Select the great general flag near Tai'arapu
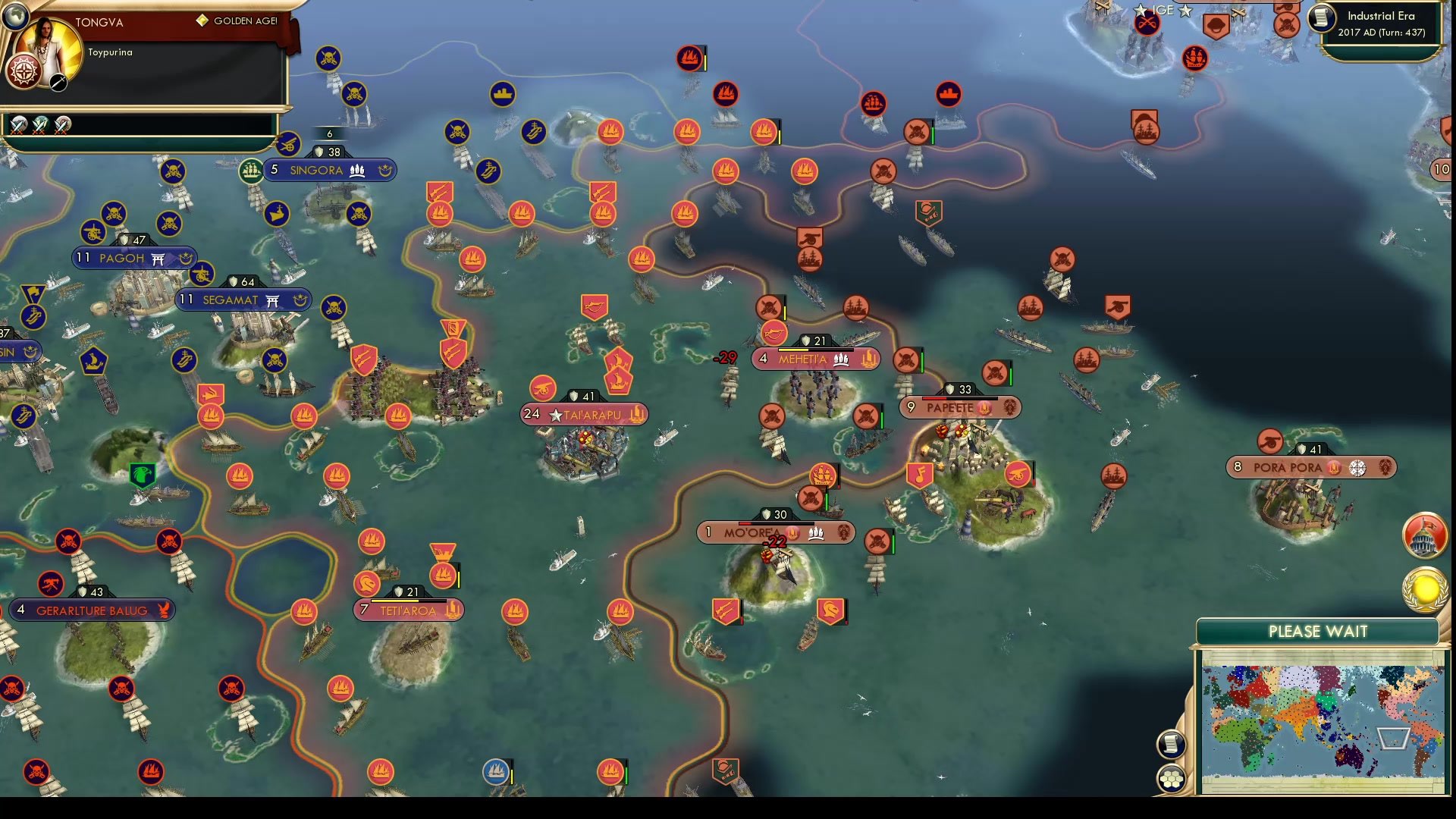This screenshot has height=819, width=1456. 453,328
